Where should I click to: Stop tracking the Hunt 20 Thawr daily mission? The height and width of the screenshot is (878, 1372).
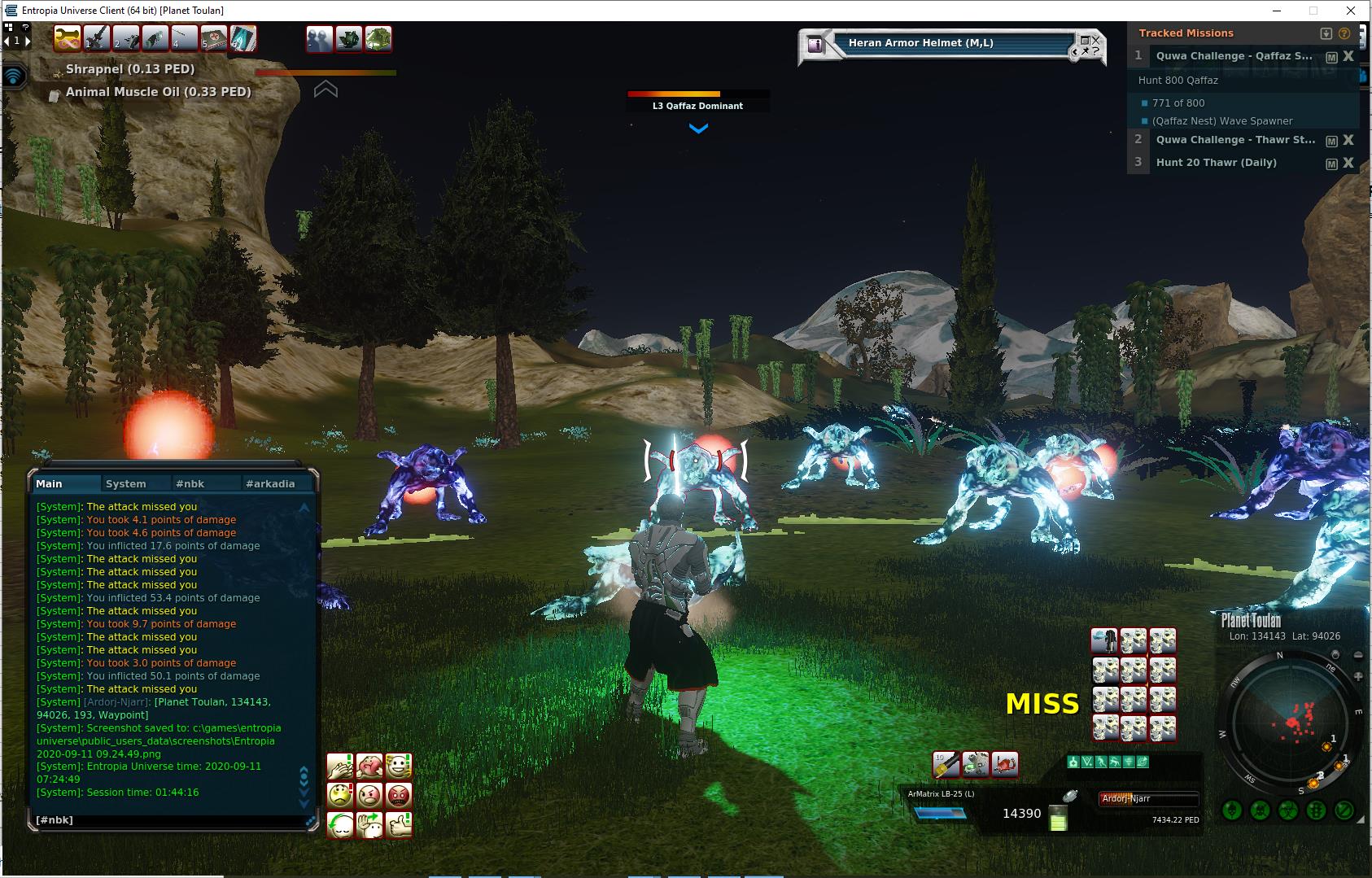tap(1348, 163)
